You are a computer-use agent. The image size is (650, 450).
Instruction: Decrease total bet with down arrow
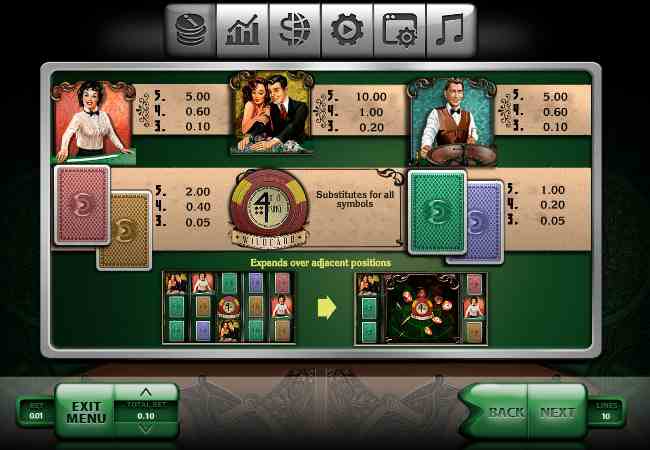tap(146, 429)
